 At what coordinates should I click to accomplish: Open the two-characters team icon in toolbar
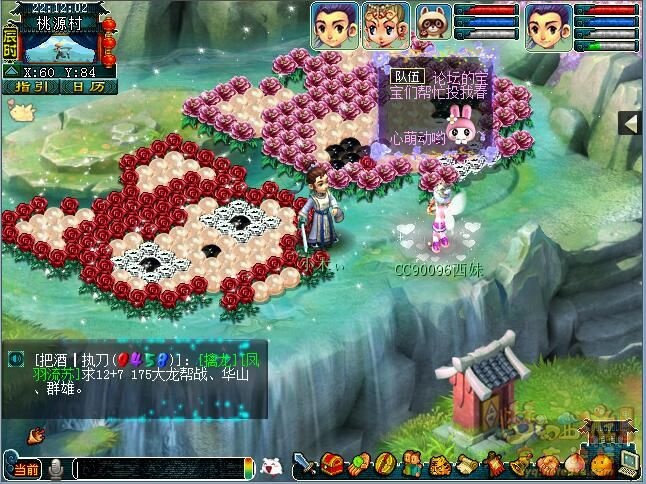point(411,465)
